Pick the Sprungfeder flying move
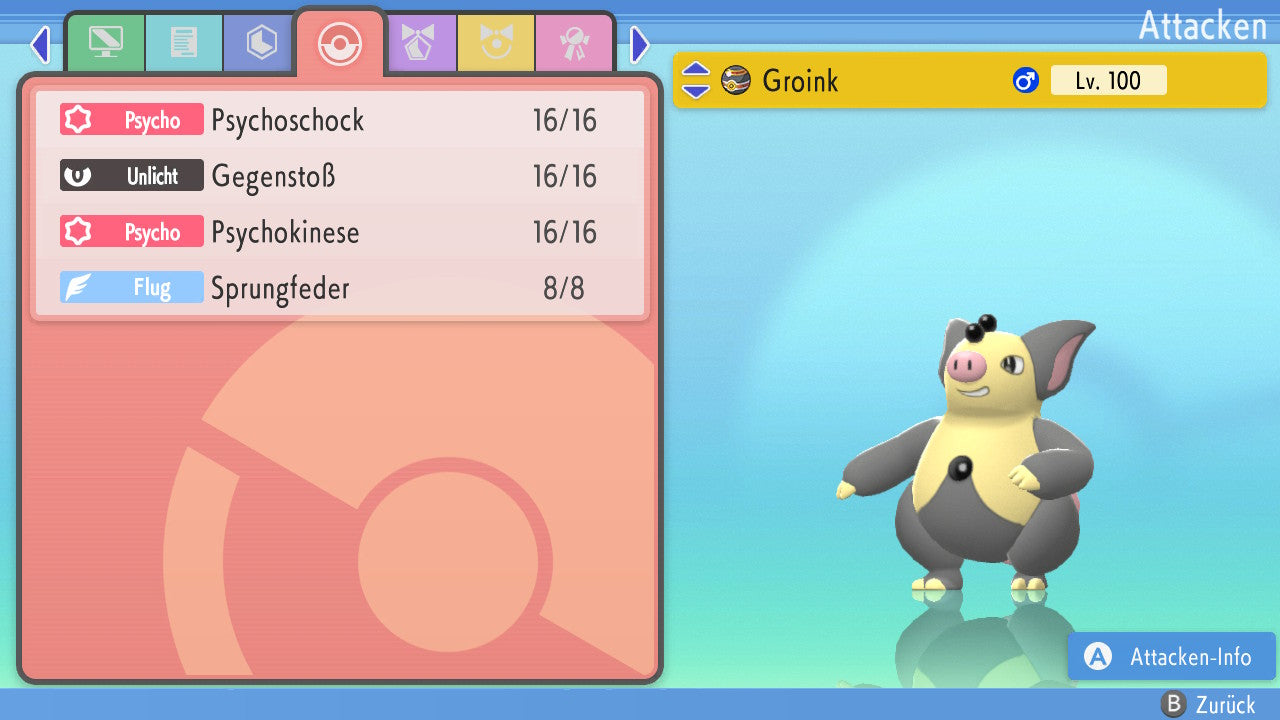Viewport: 1280px width, 720px height. (x=340, y=289)
